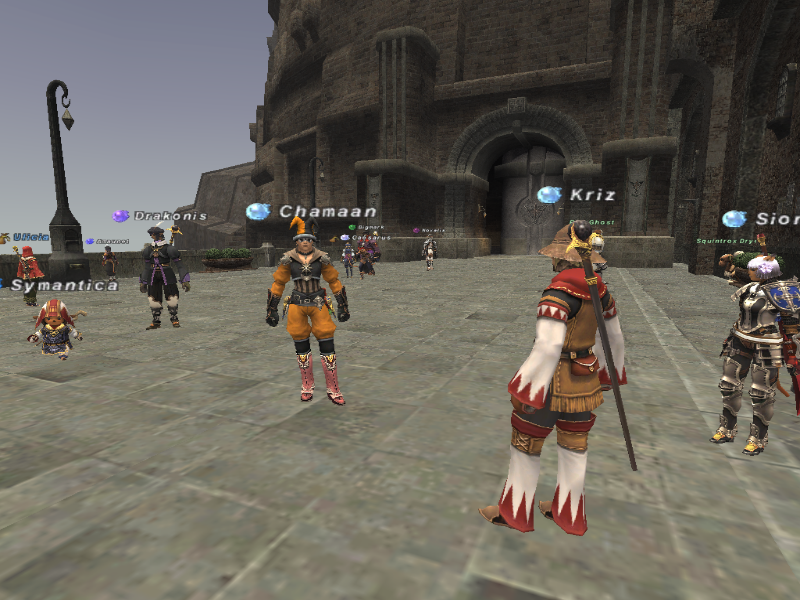Select the Chamaan player nameplate

click(327, 212)
